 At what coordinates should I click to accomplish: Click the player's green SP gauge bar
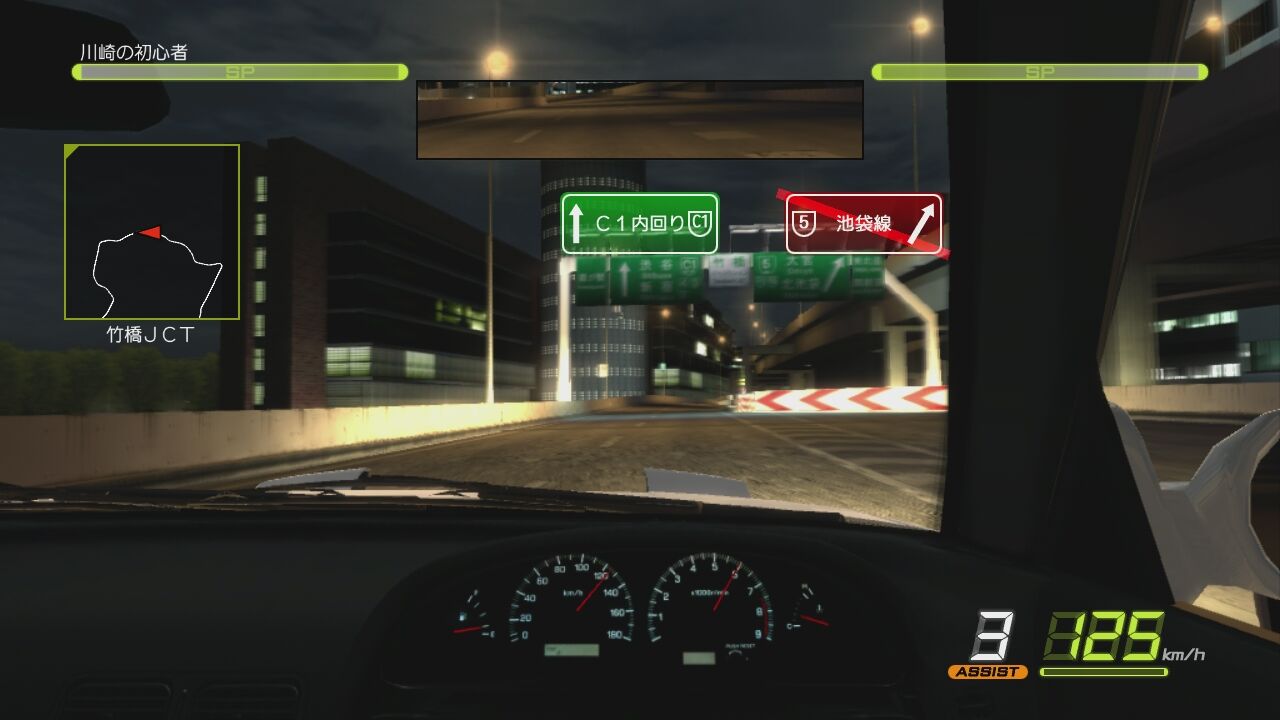(x=235, y=71)
